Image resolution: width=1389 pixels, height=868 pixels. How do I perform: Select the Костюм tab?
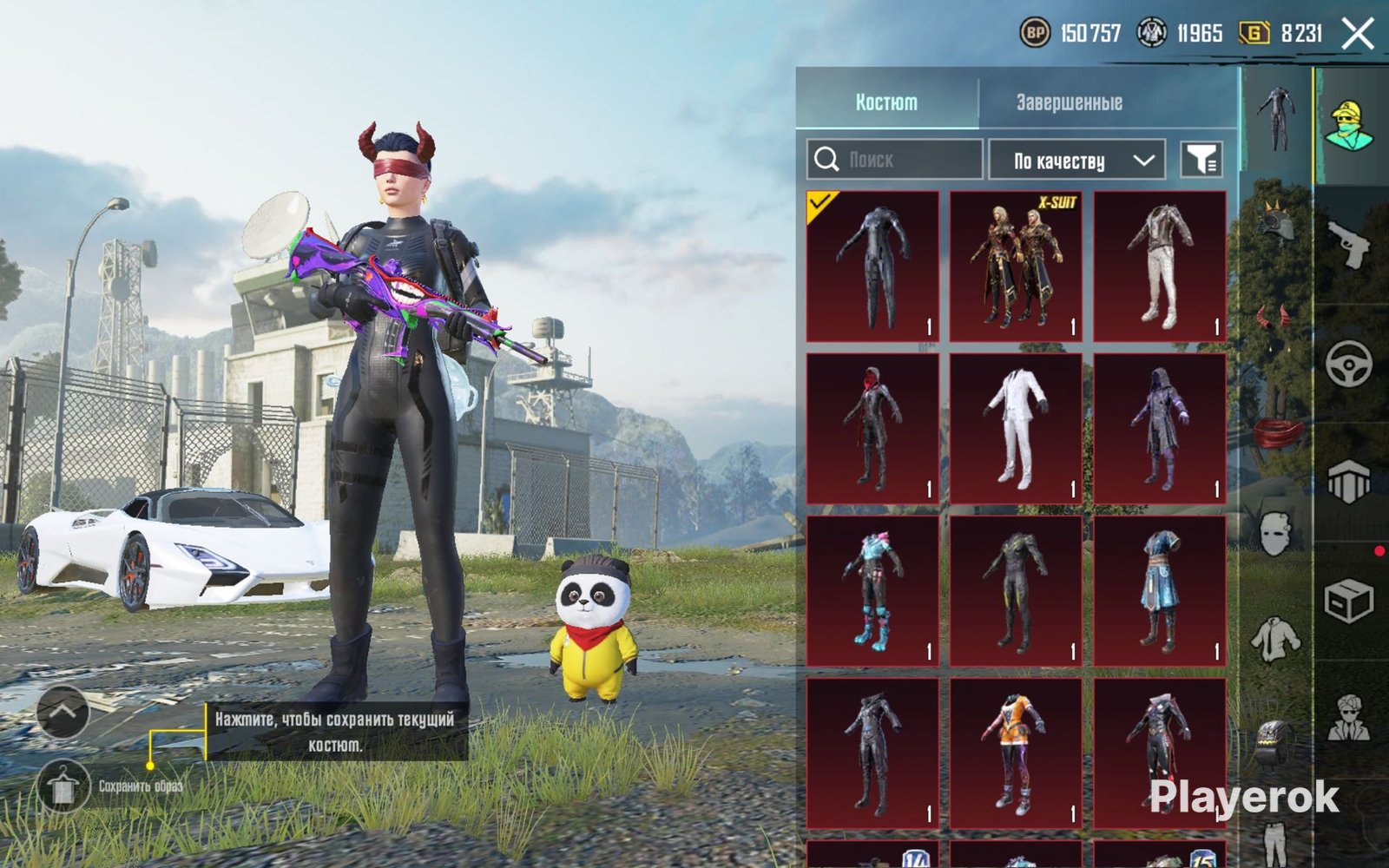[x=886, y=102]
